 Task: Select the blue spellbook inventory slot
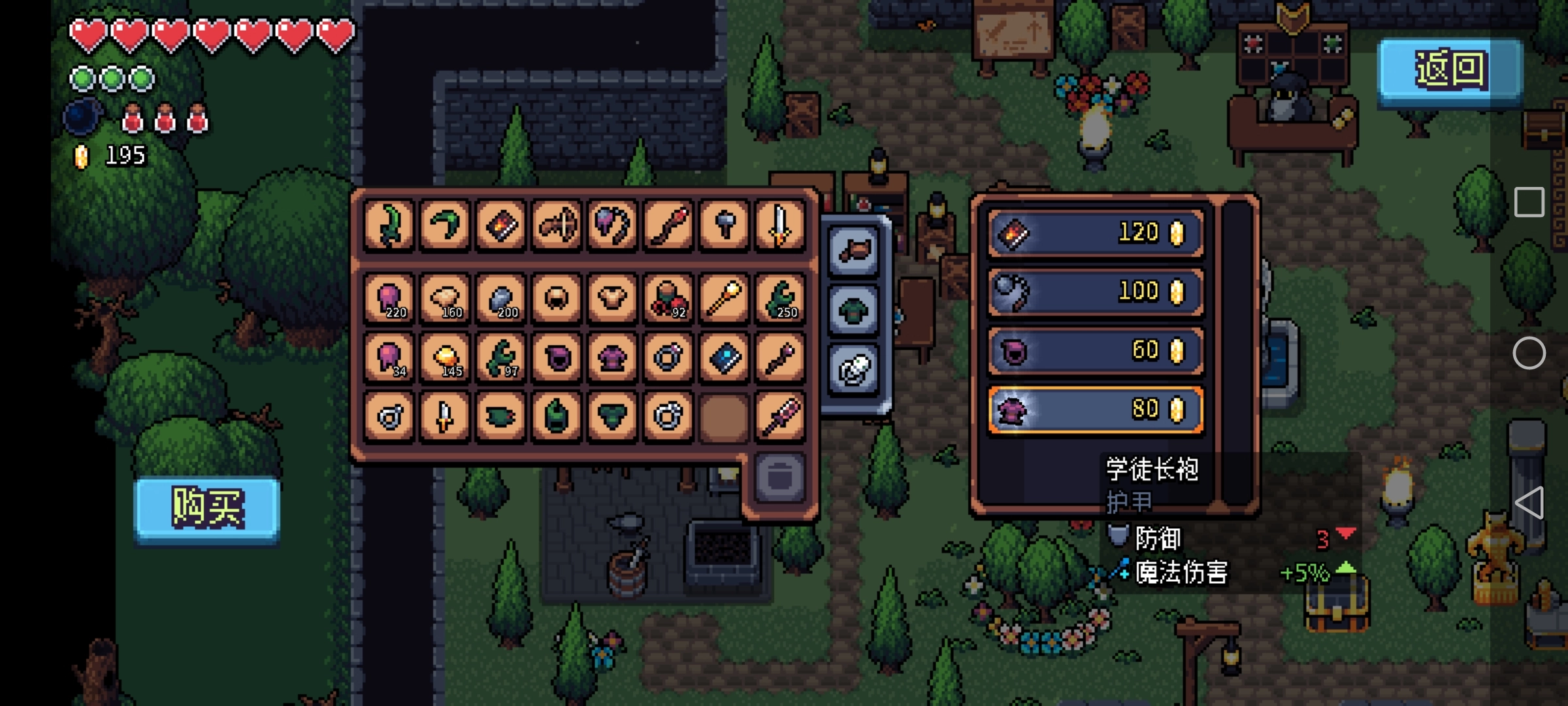click(724, 357)
